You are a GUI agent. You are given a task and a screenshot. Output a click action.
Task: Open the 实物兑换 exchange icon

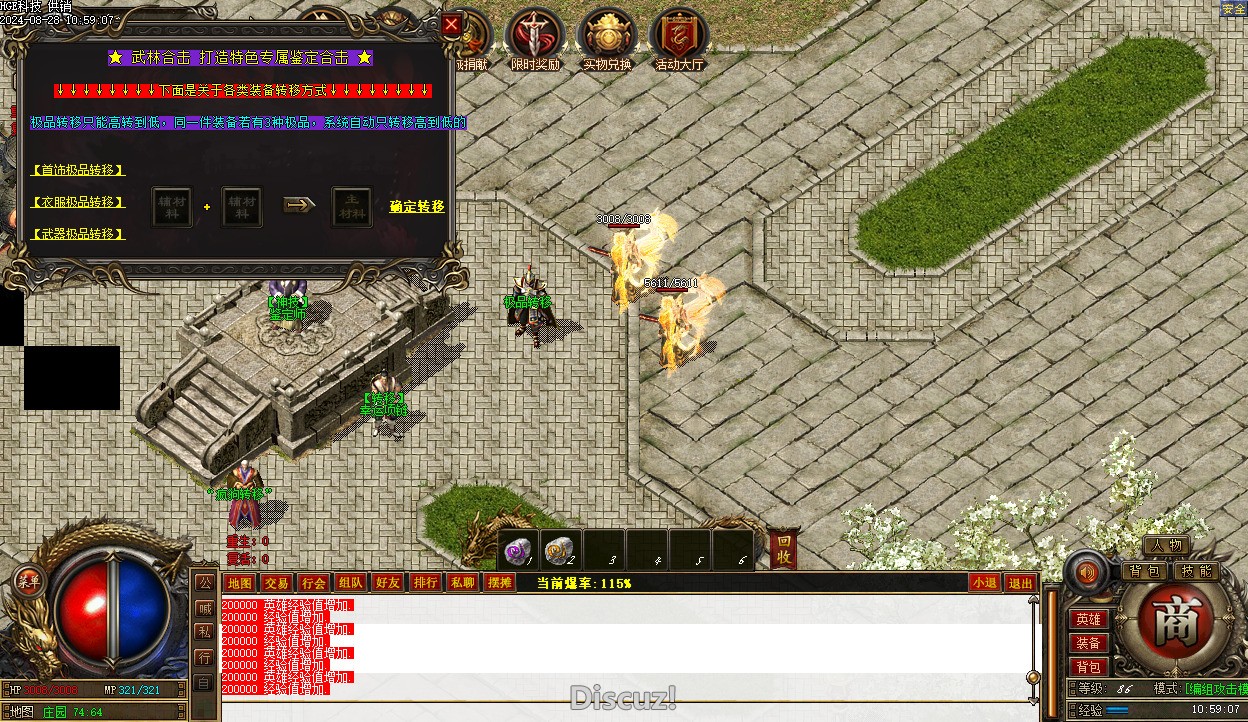[607, 37]
